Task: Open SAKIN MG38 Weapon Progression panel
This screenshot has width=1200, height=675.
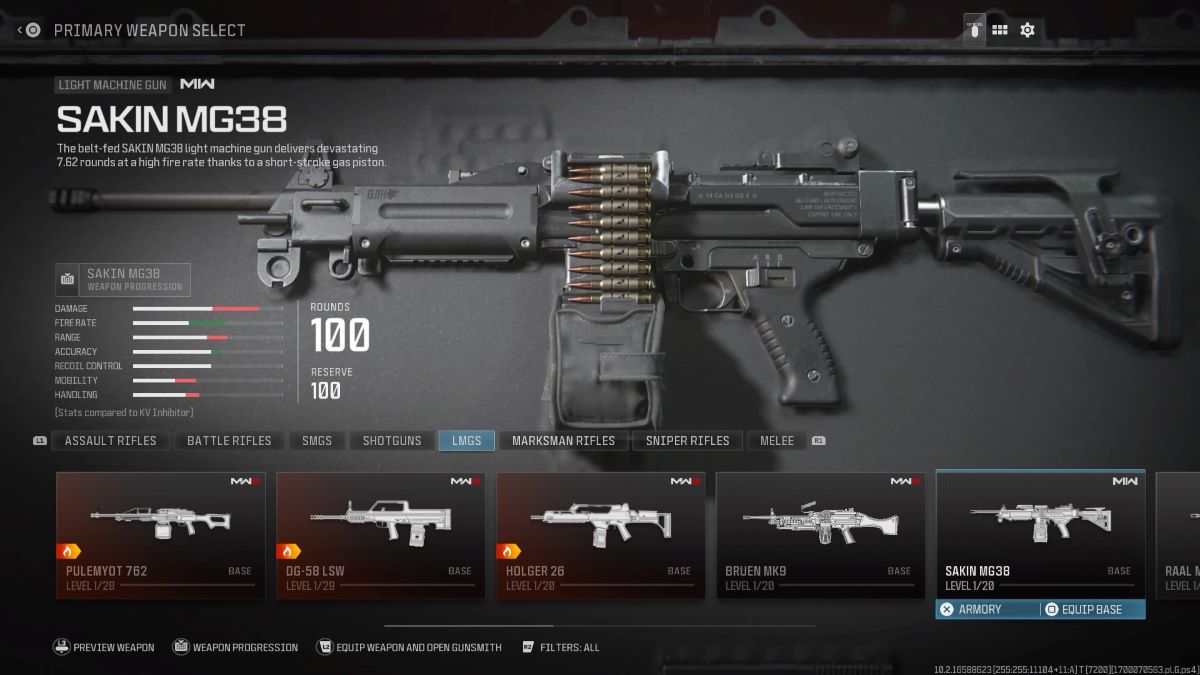Action: click(123, 280)
